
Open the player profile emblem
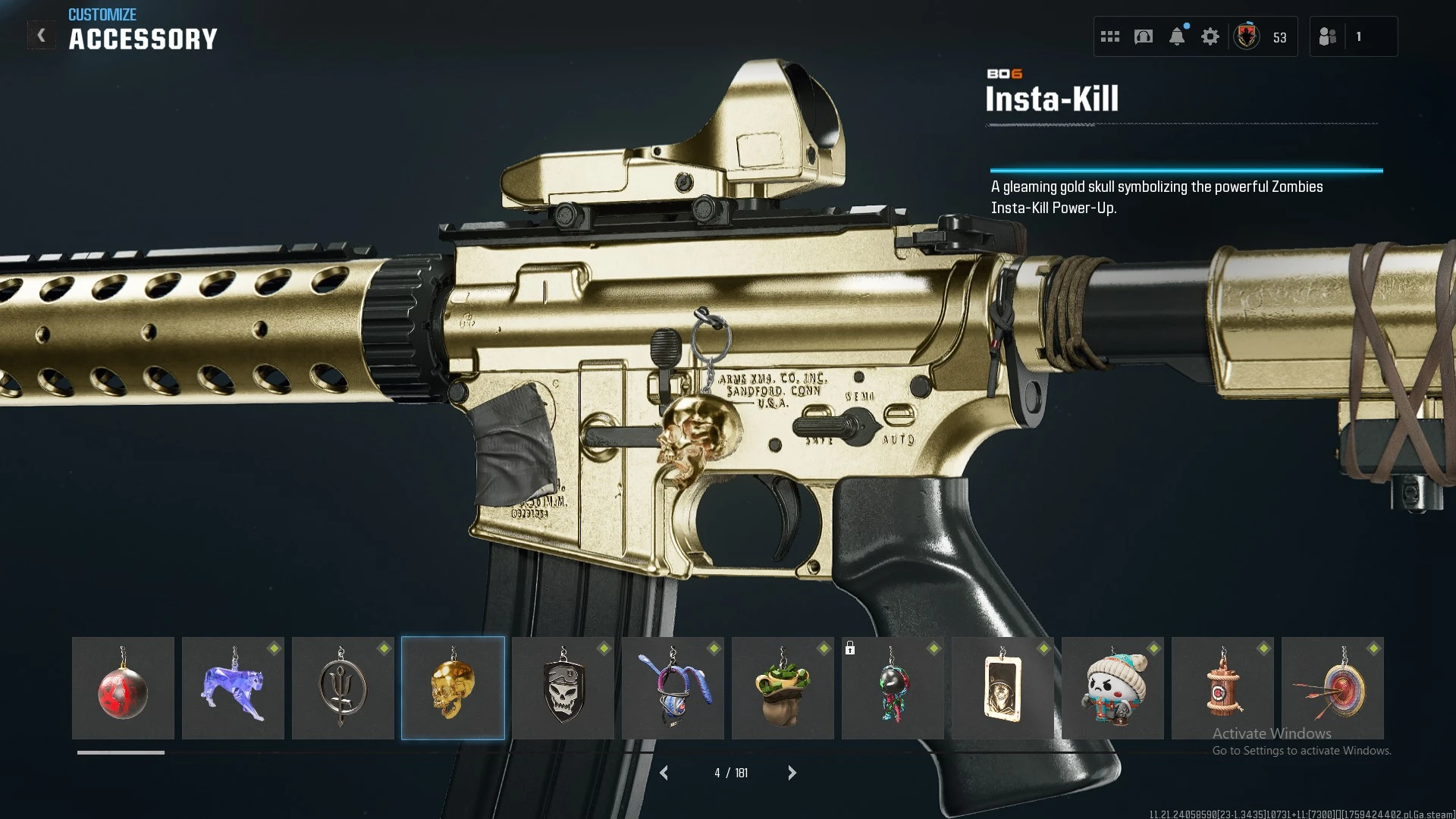(x=1247, y=36)
